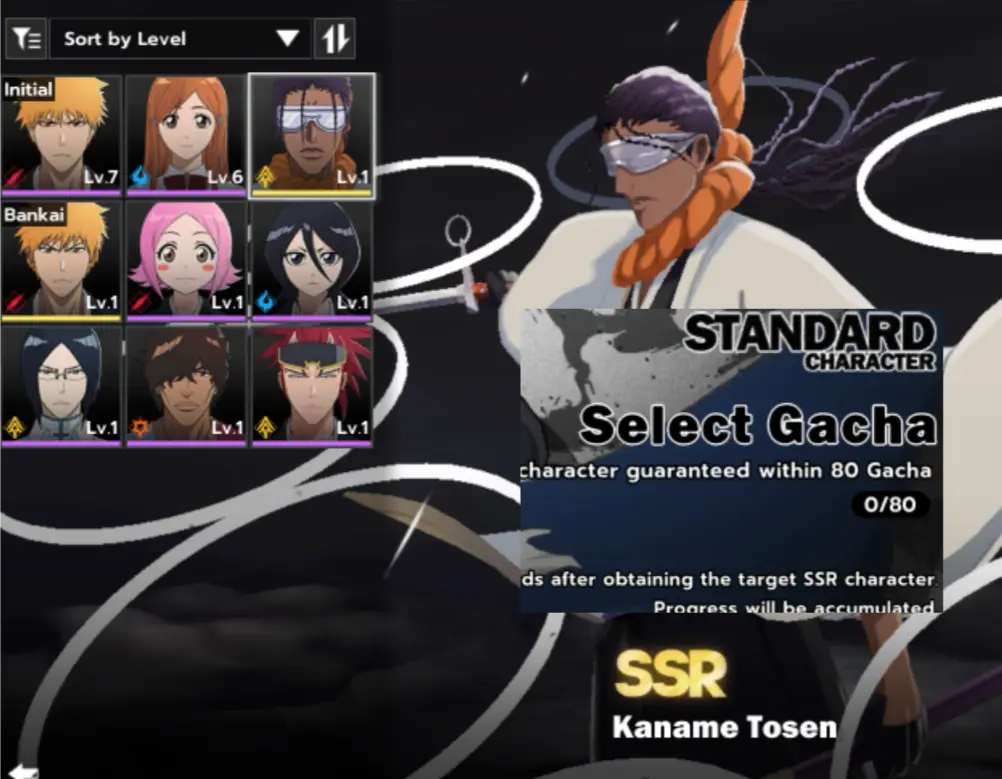The height and width of the screenshot is (779, 1002).
Task: Open the Standard Character Select Gacha banner
Action: coord(731,460)
